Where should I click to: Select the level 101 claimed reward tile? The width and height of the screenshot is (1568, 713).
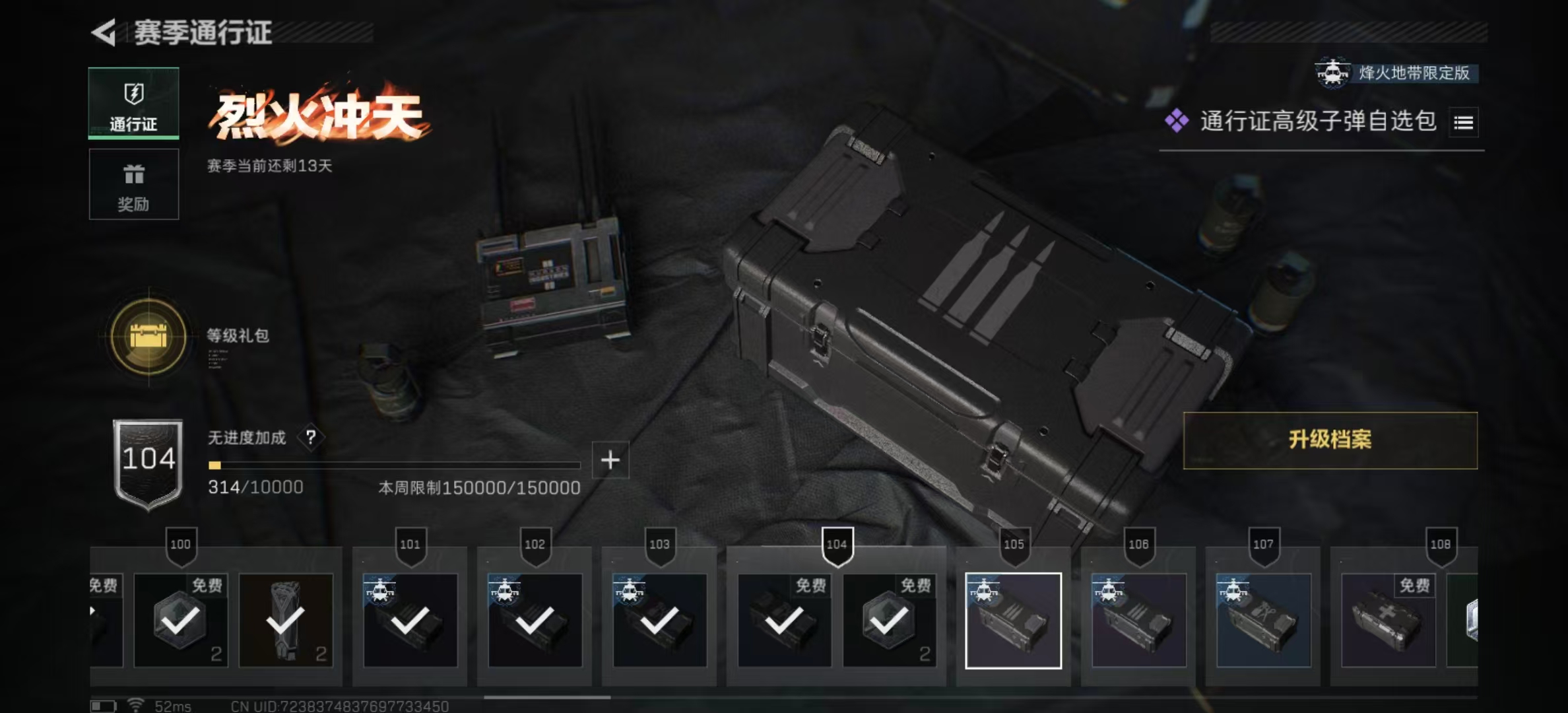(x=410, y=621)
